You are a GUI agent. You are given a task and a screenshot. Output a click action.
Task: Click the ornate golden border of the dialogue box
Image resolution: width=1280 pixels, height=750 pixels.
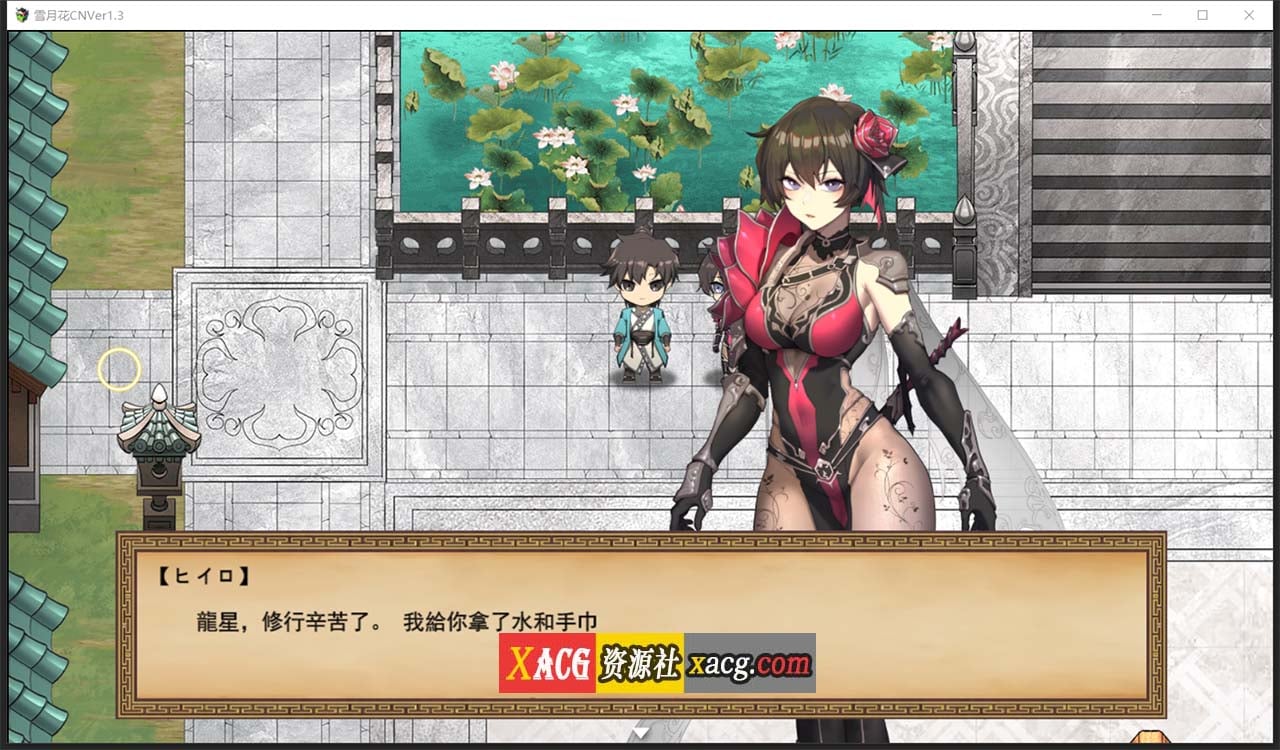click(x=640, y=541)
